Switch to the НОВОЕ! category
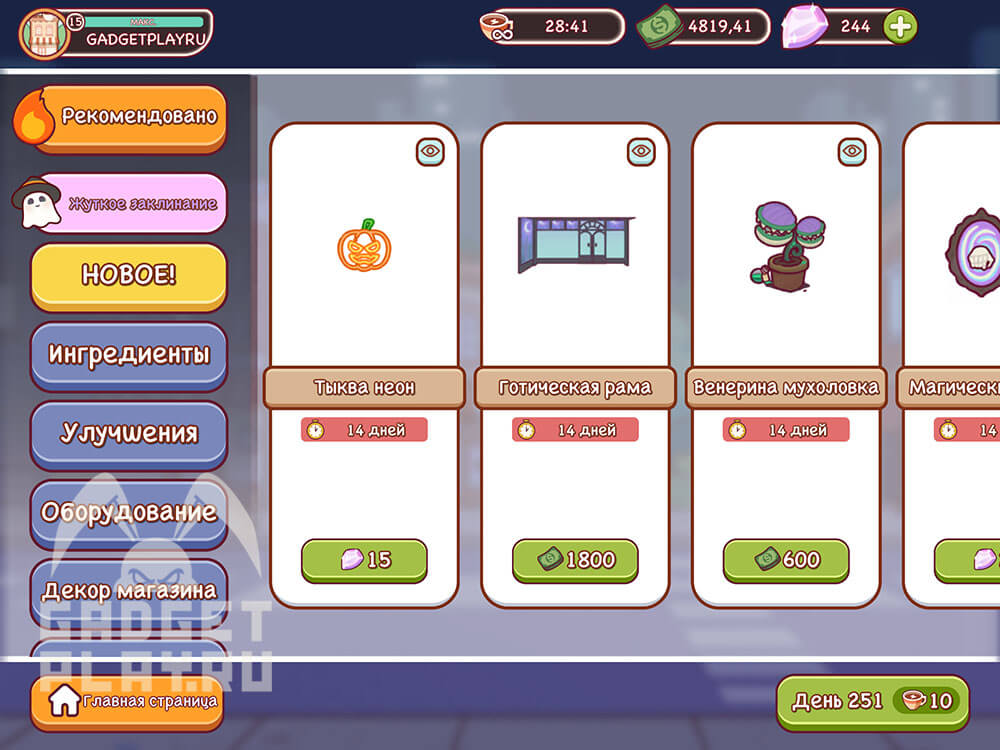The image size is (1000, 750). [x=129, y=276]
